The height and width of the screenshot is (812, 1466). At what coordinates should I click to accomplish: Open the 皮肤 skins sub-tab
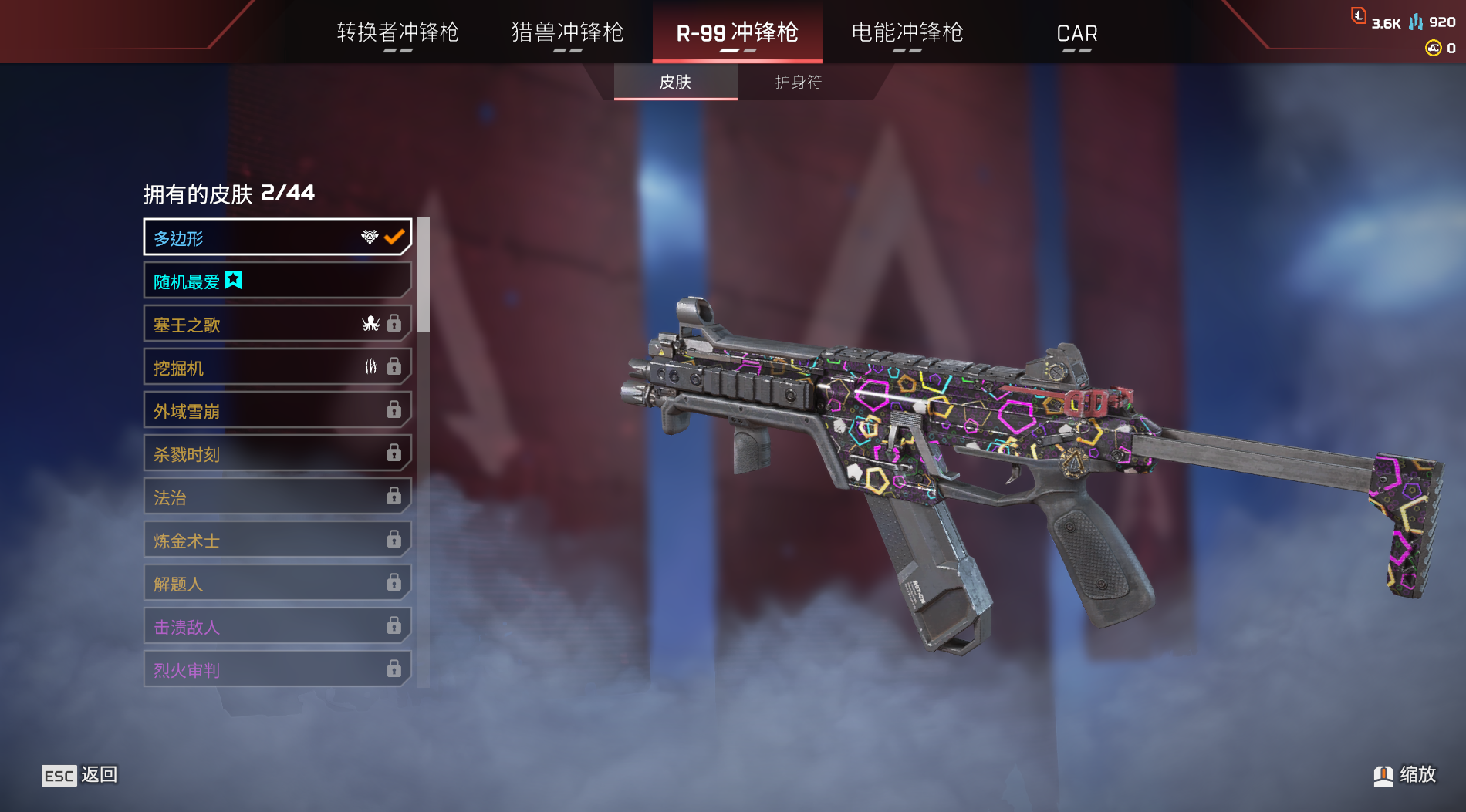coord(675,82)
